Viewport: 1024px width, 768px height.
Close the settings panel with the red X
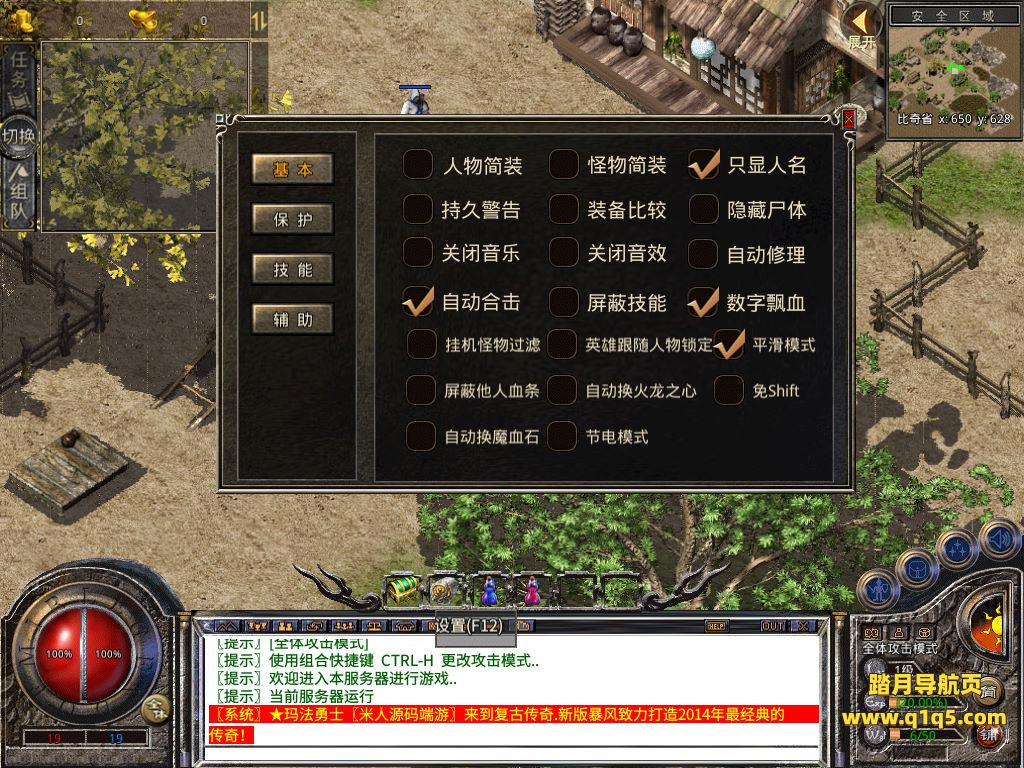(x=849, y=119)
